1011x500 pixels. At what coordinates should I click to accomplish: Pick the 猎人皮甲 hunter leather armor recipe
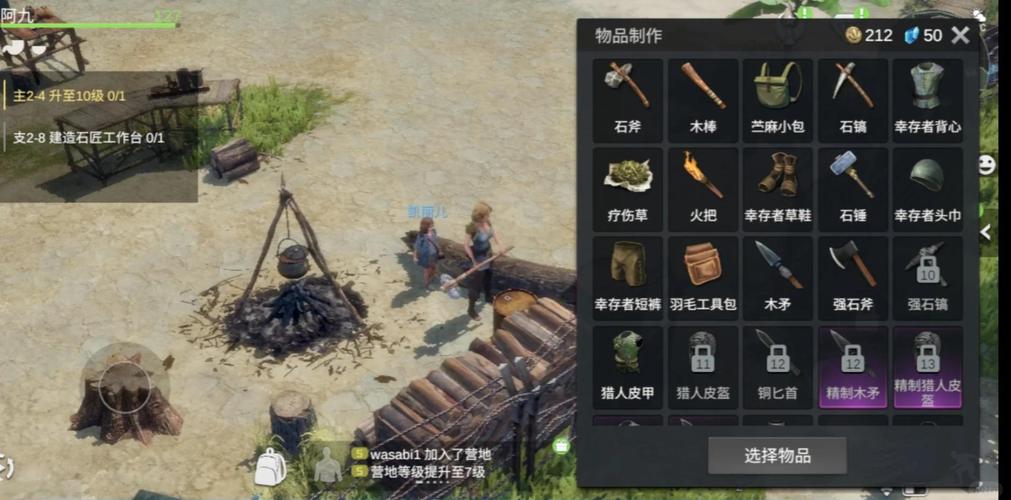click(628, 366)
